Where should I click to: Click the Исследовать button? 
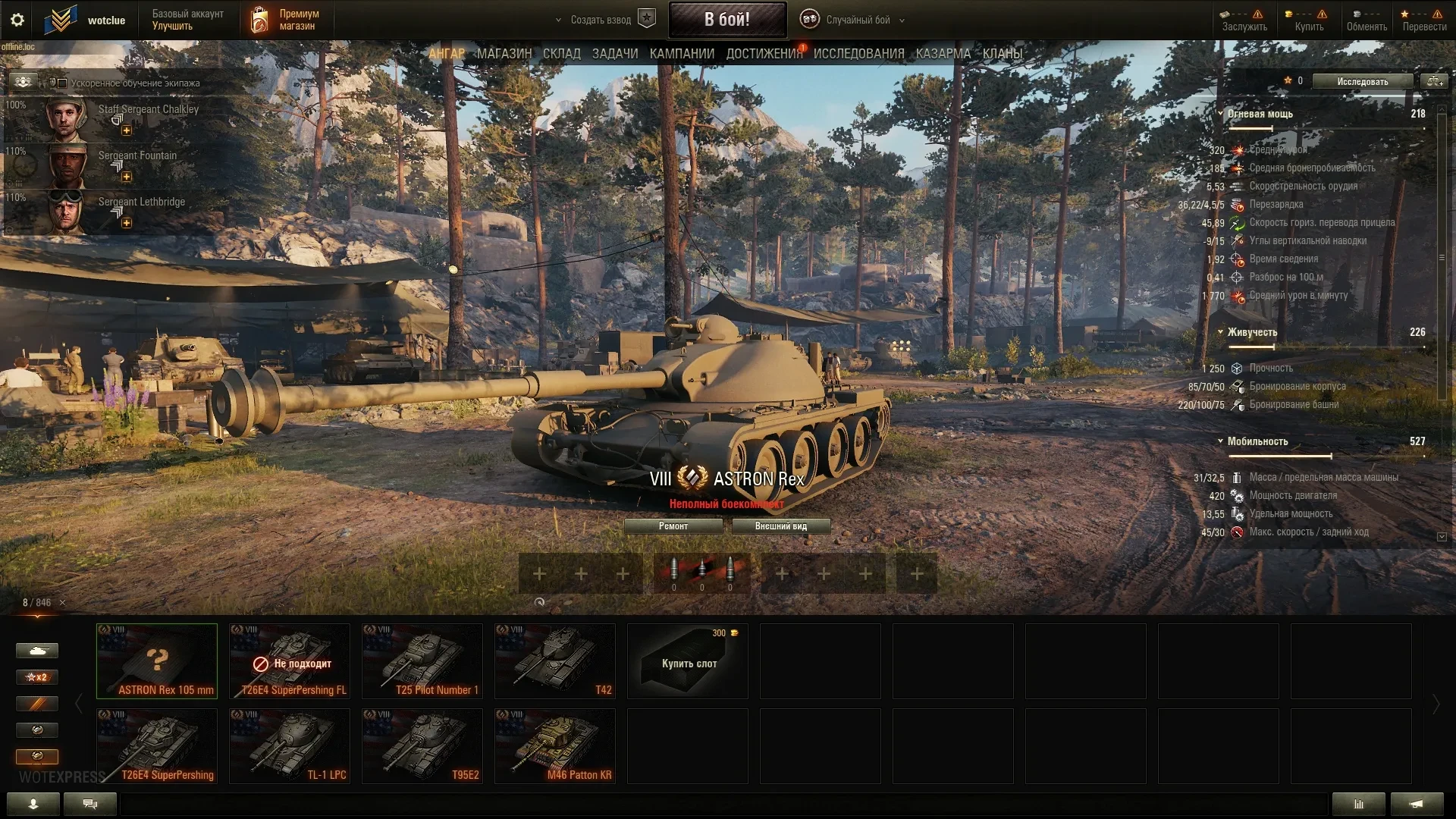click(1362, 81)
